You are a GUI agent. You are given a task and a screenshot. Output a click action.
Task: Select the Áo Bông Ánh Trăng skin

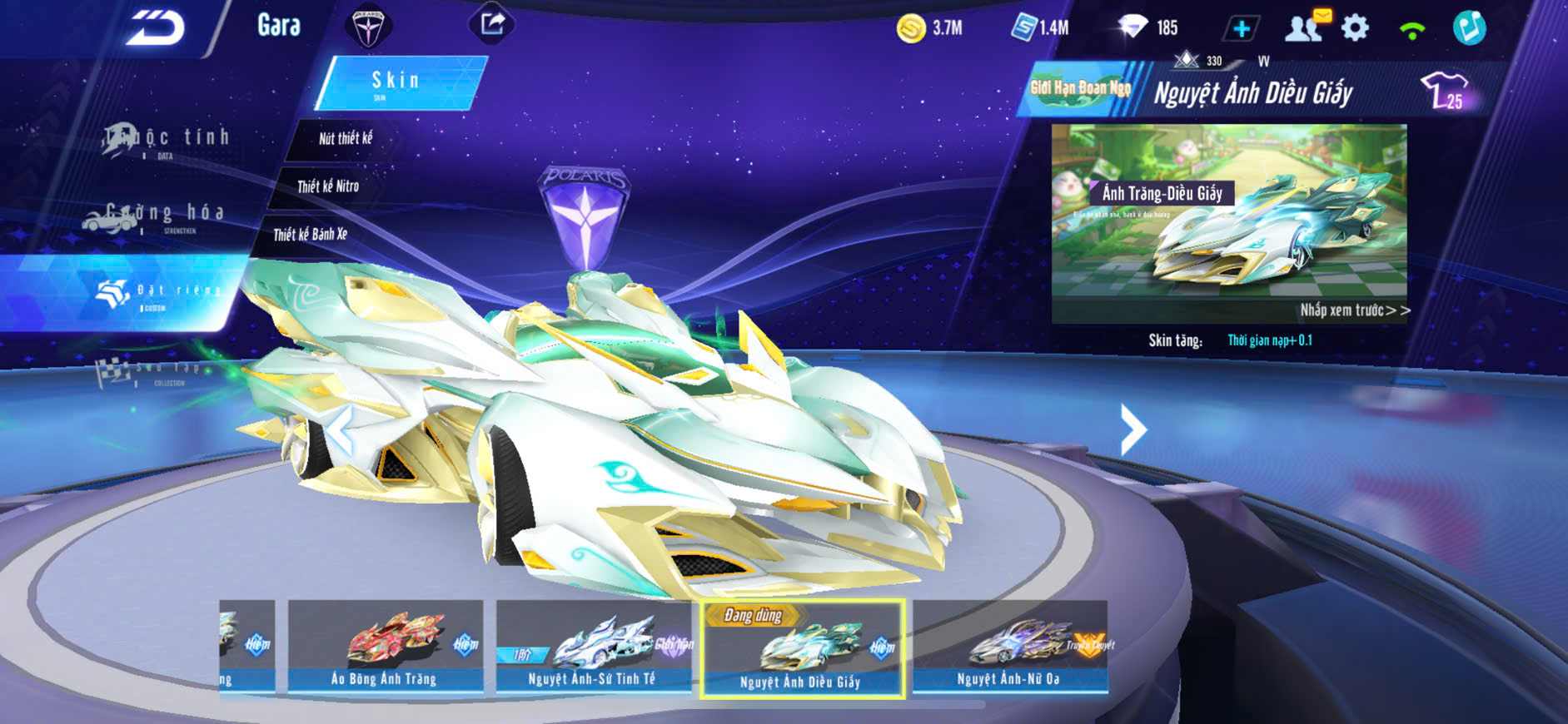click(x=385, y=647)
